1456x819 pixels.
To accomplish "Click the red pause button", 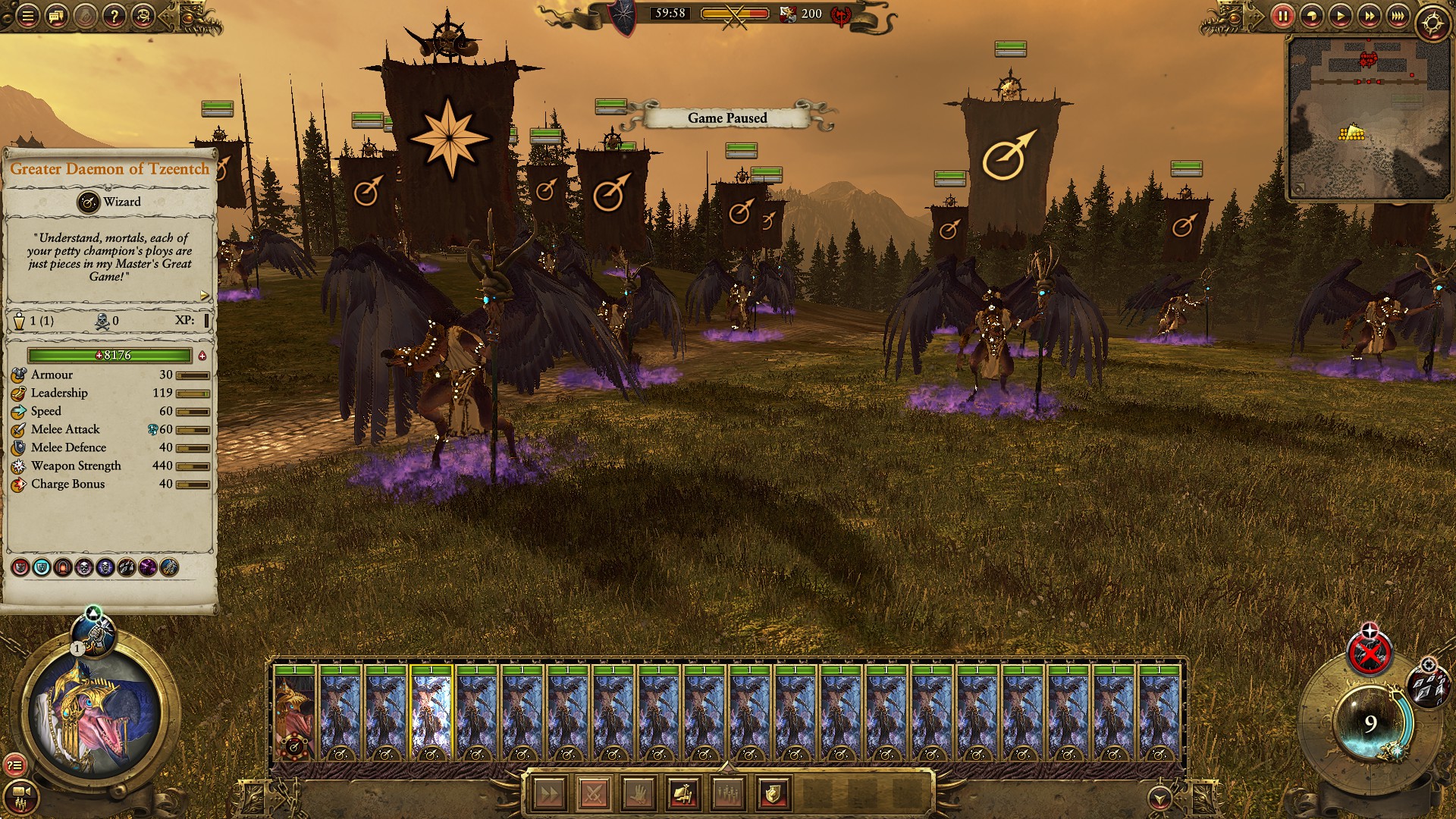I will (1282, 15).
